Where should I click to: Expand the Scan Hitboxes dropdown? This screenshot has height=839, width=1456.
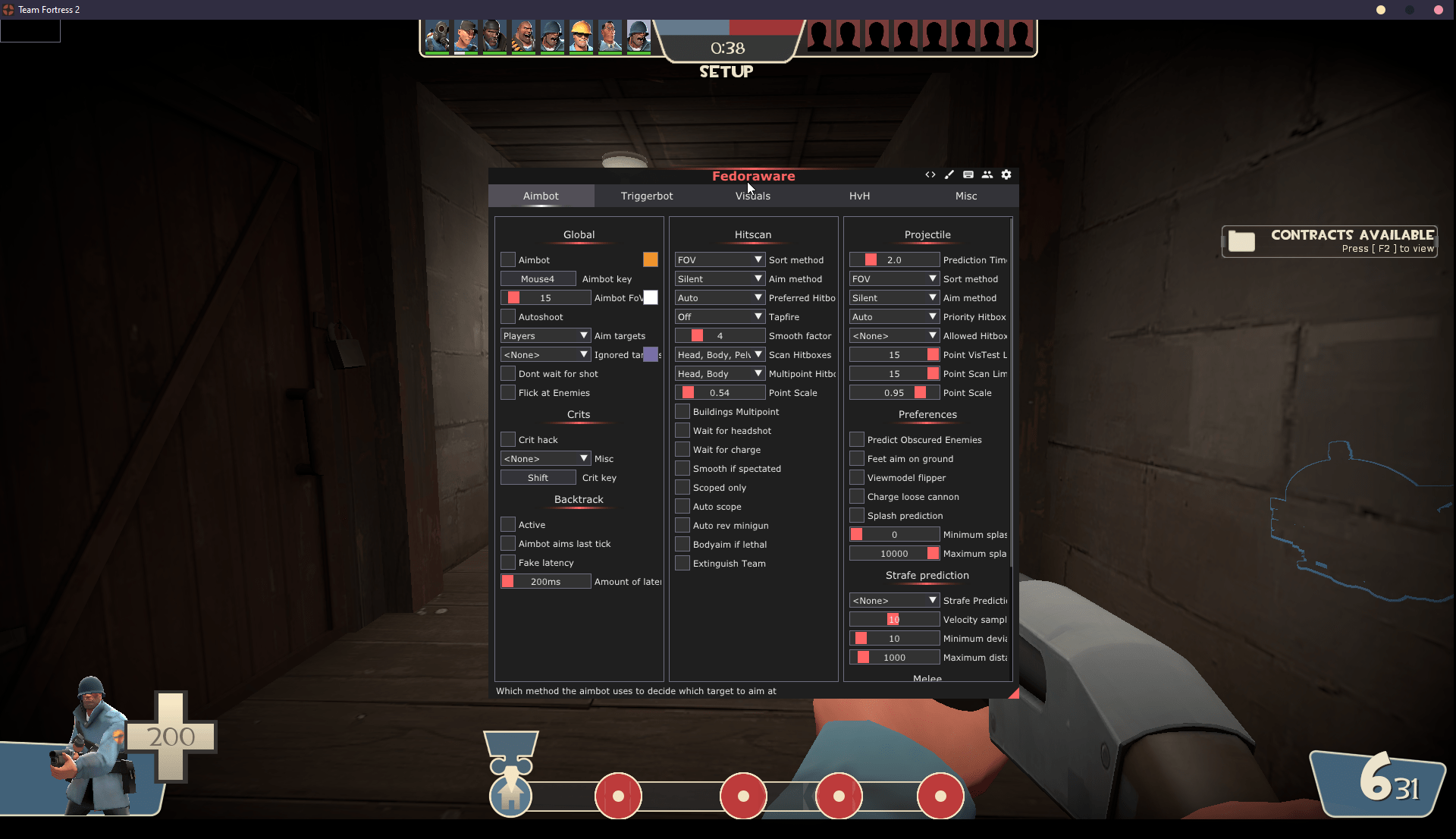point(719,354)
